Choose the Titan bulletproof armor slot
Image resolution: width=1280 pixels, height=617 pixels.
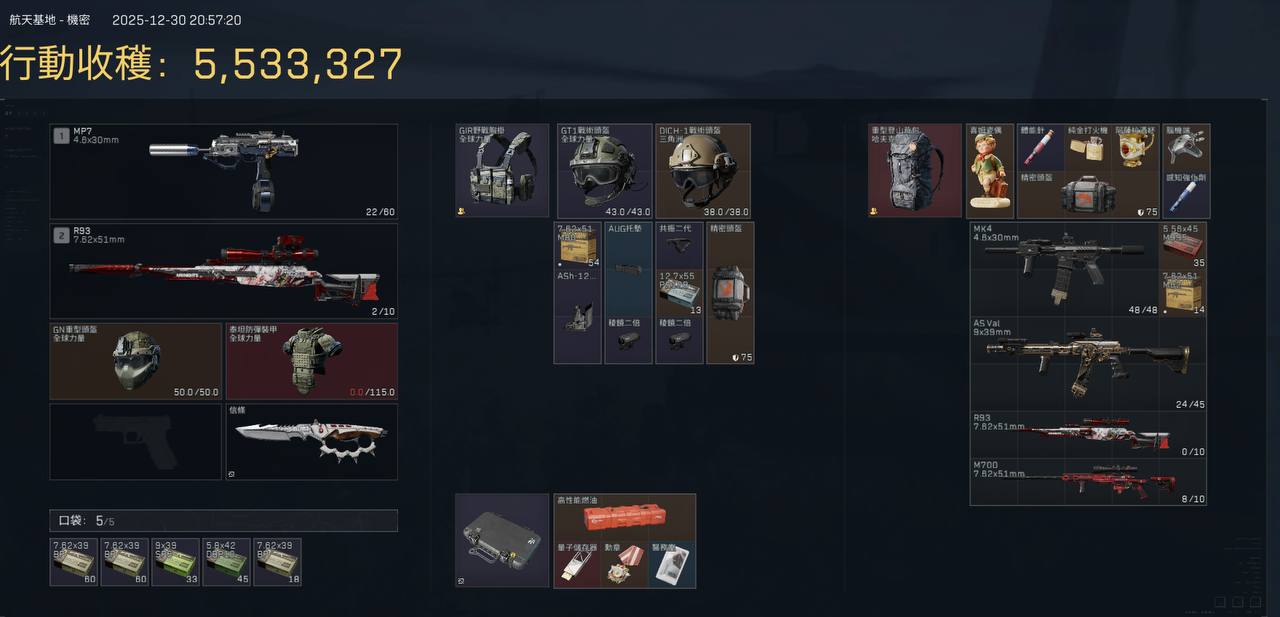[x=311, y=361]
